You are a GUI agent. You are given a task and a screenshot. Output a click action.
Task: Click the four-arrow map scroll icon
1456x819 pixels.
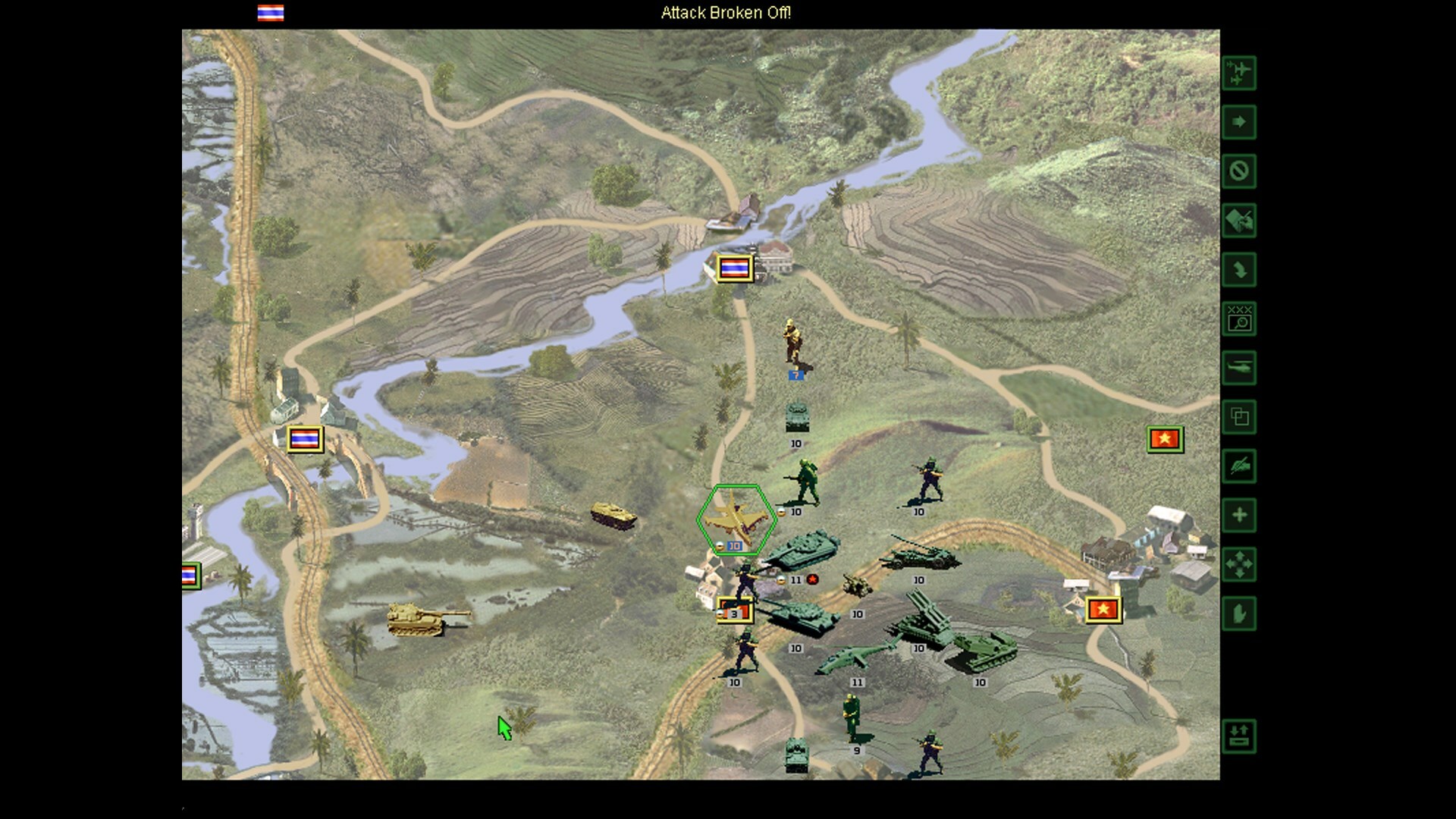click(x=1240, y=563)
